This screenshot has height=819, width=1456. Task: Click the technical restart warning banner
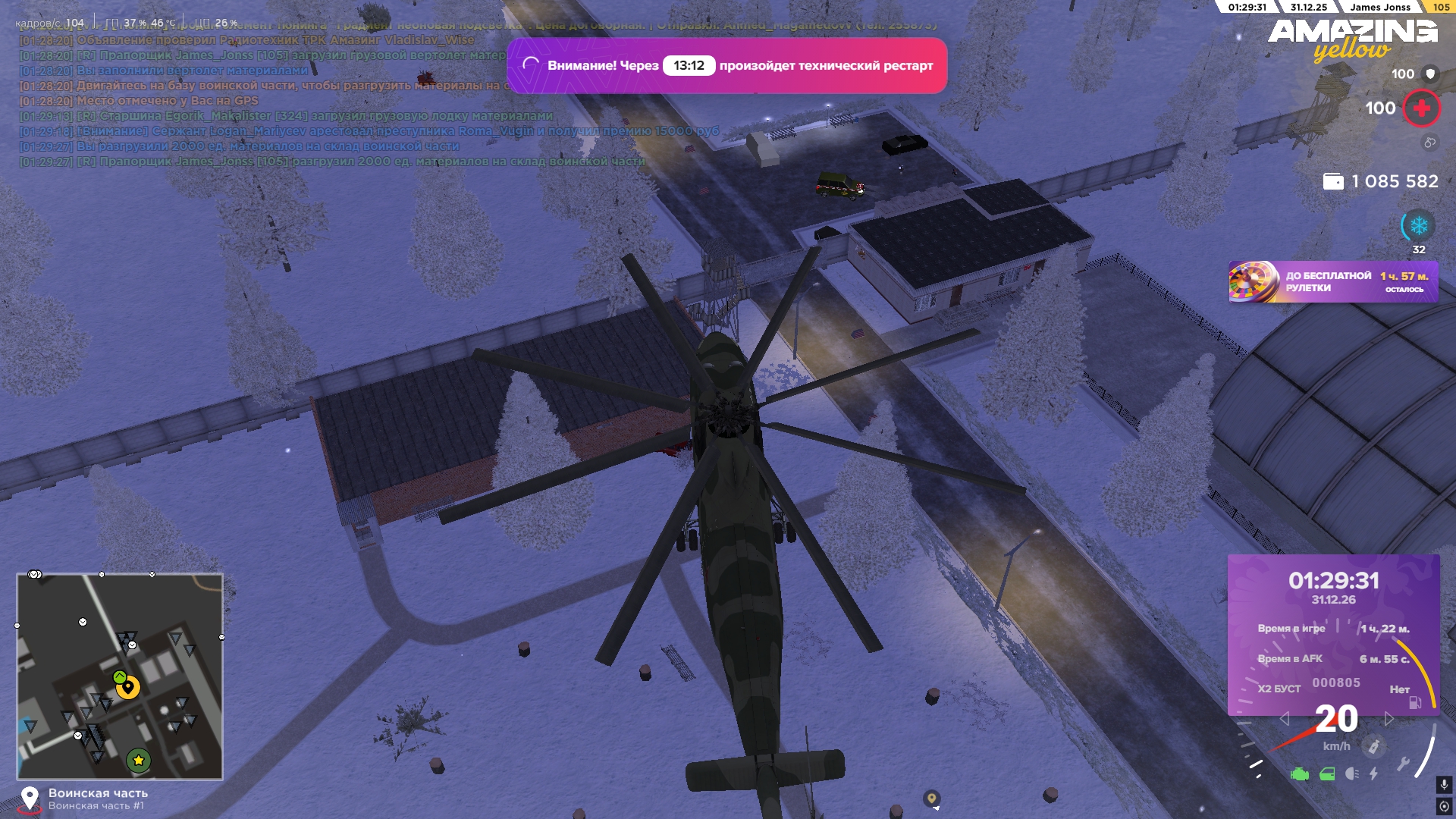tap(726, 66)
